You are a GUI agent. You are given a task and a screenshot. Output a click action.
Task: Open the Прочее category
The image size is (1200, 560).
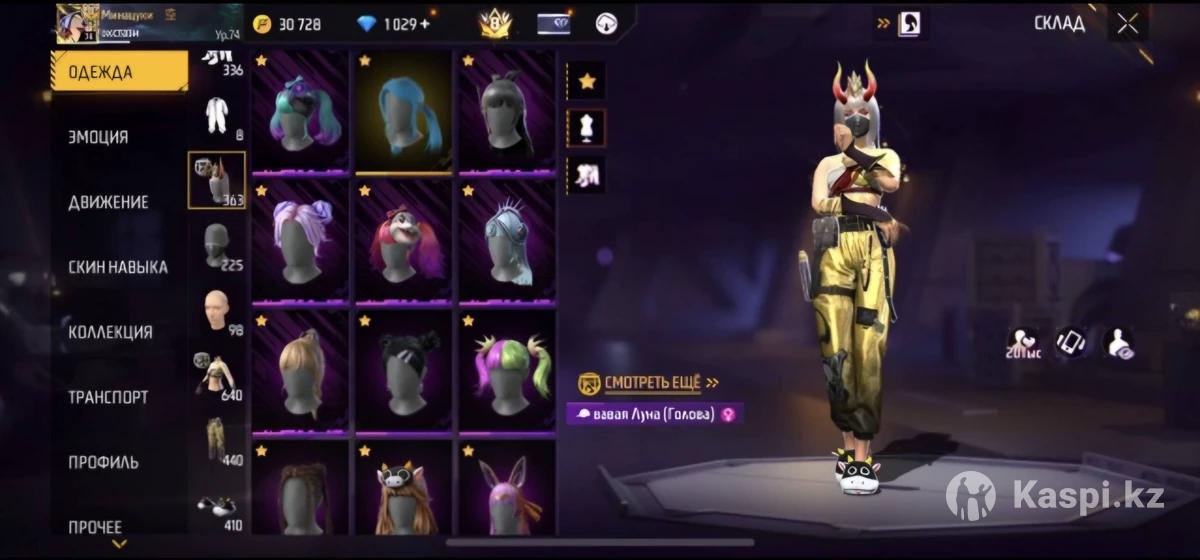pos(95,526)
